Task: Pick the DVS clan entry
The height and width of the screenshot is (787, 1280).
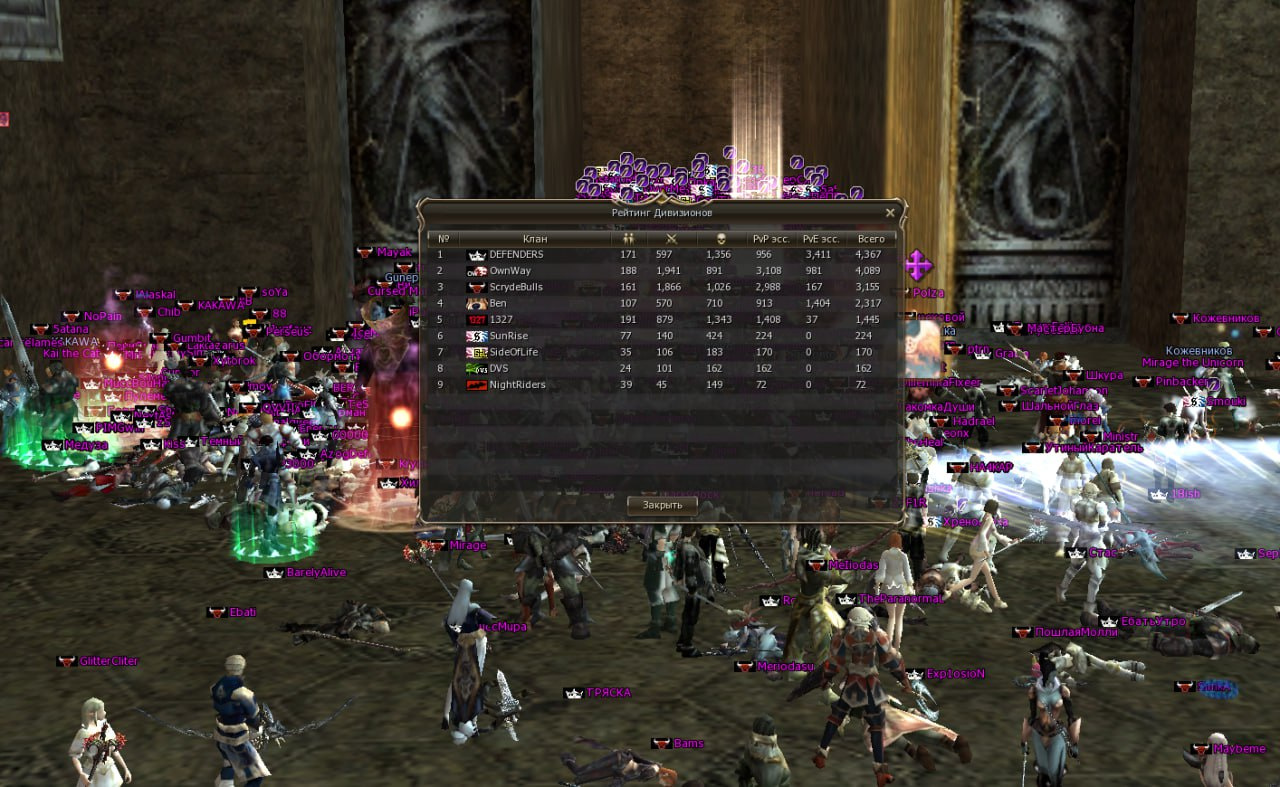Action: pyautogui.click(x=499, y=368)
